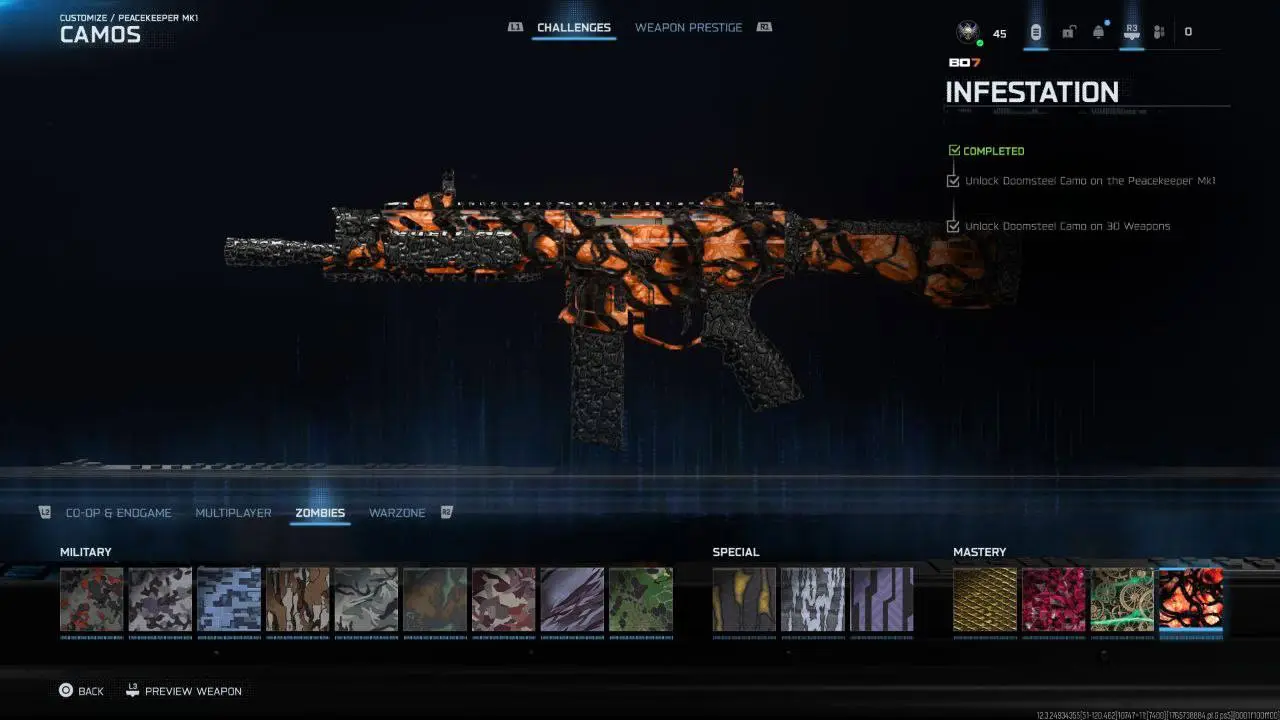Click the checkbox for Unlock Doomsteel Camo on 30 Weapons
The height and width of the screenshot is (720, 1280).
pos(953,226)
